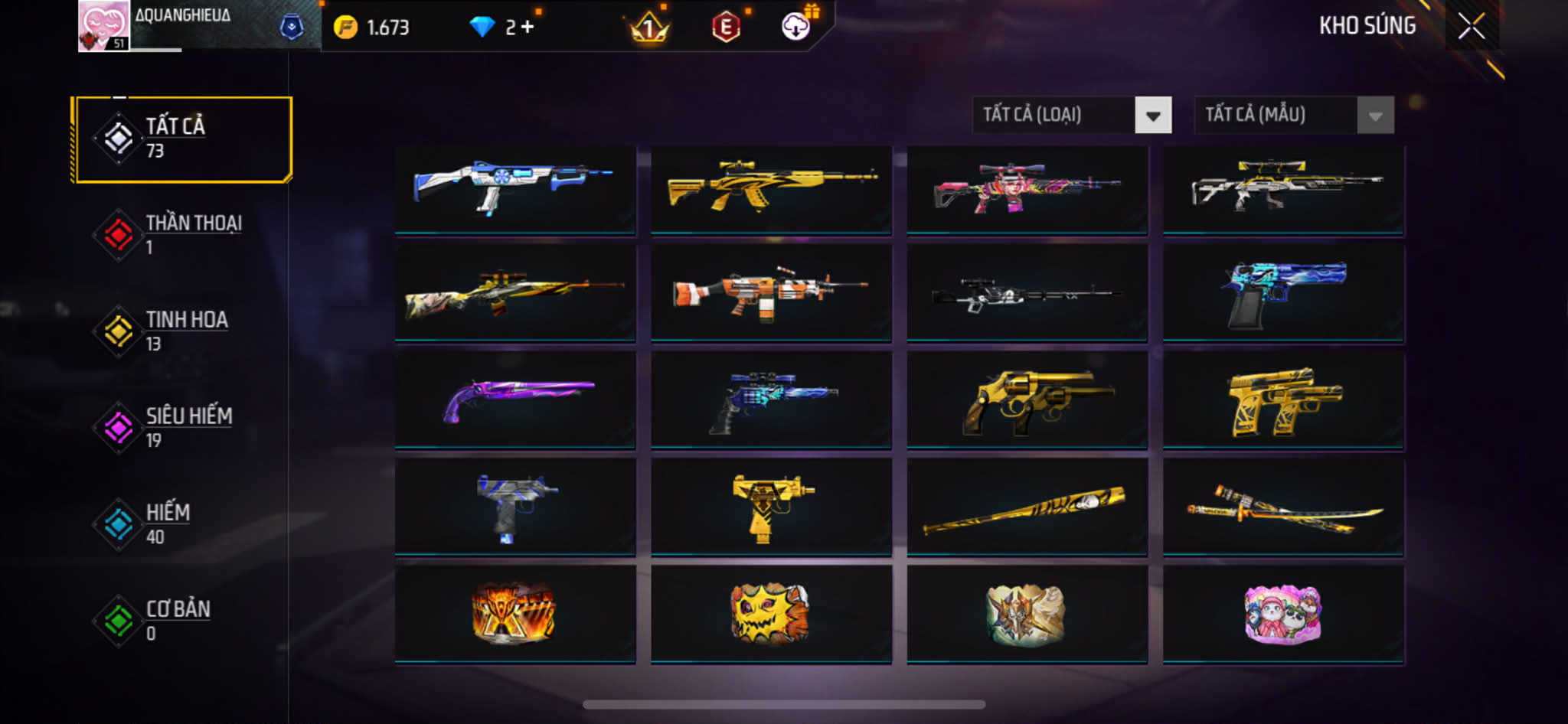
Task: Select the golden baseball bat skin
Action: (1027, 507)
